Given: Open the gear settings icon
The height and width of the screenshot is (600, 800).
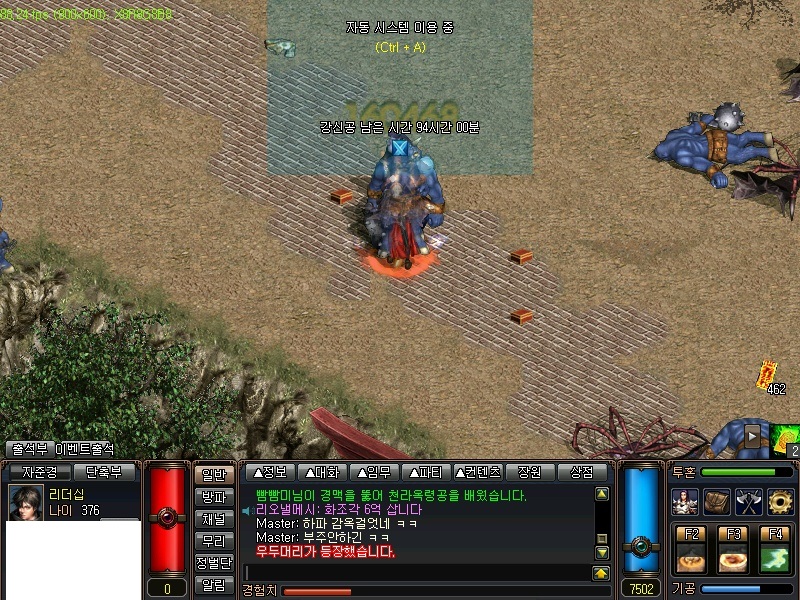Looking at the screenshot, I should coord(780,501).
